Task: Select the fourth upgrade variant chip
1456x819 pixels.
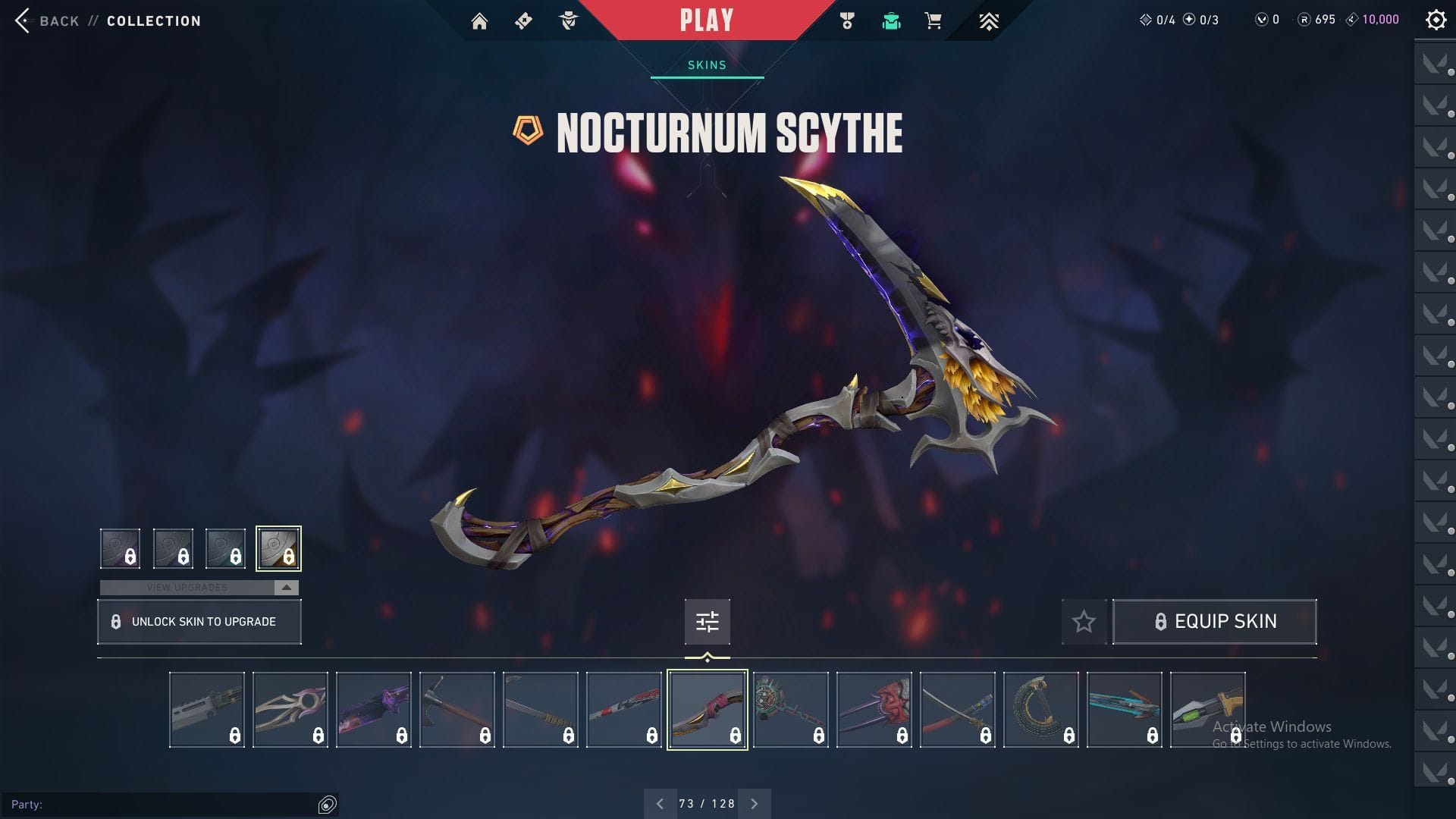Action: click(x=278, y=548)
